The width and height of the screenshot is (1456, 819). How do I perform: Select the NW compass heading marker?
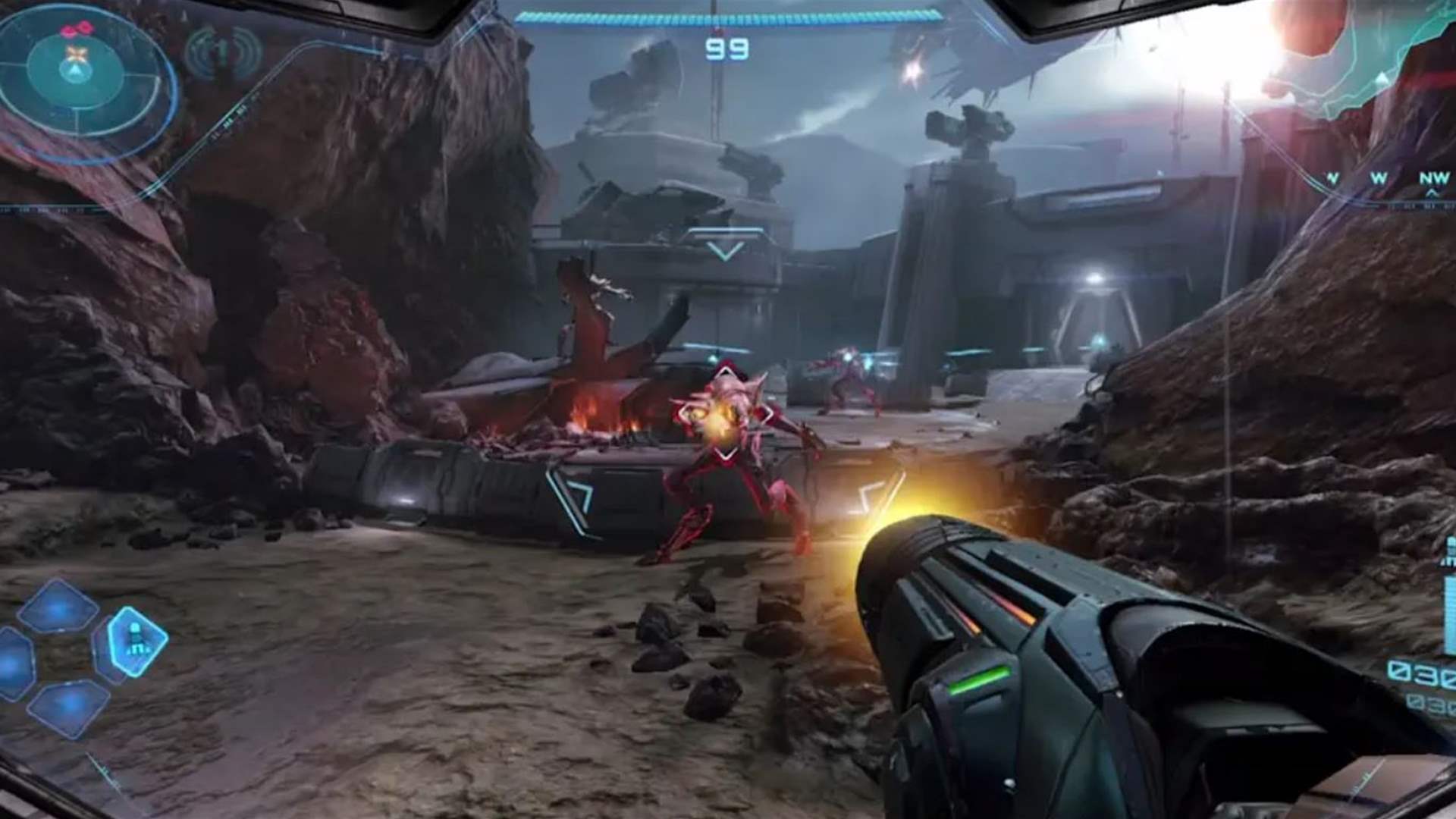[x=1433, y=180]
